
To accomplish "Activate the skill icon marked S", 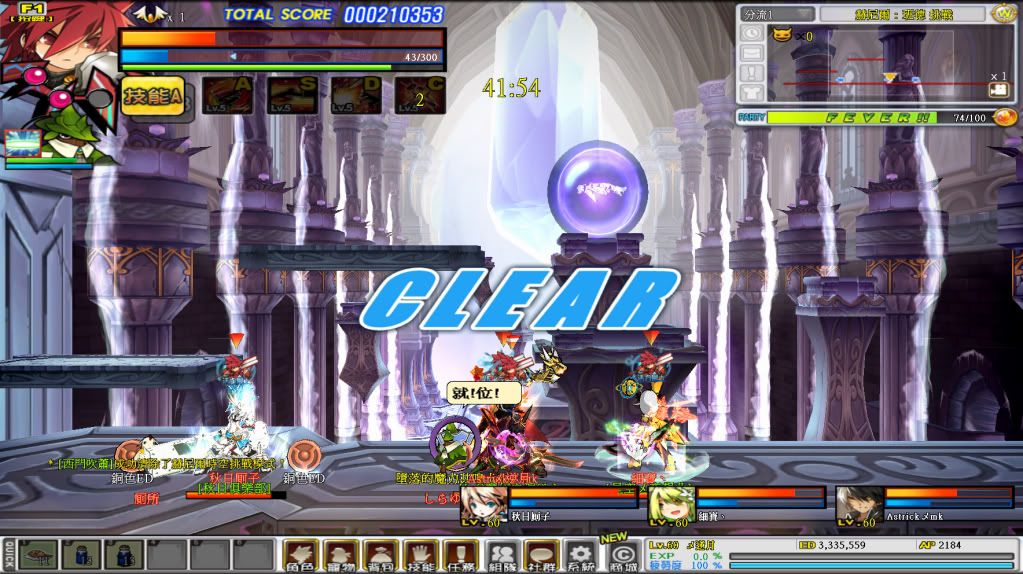I will [292, 96].
